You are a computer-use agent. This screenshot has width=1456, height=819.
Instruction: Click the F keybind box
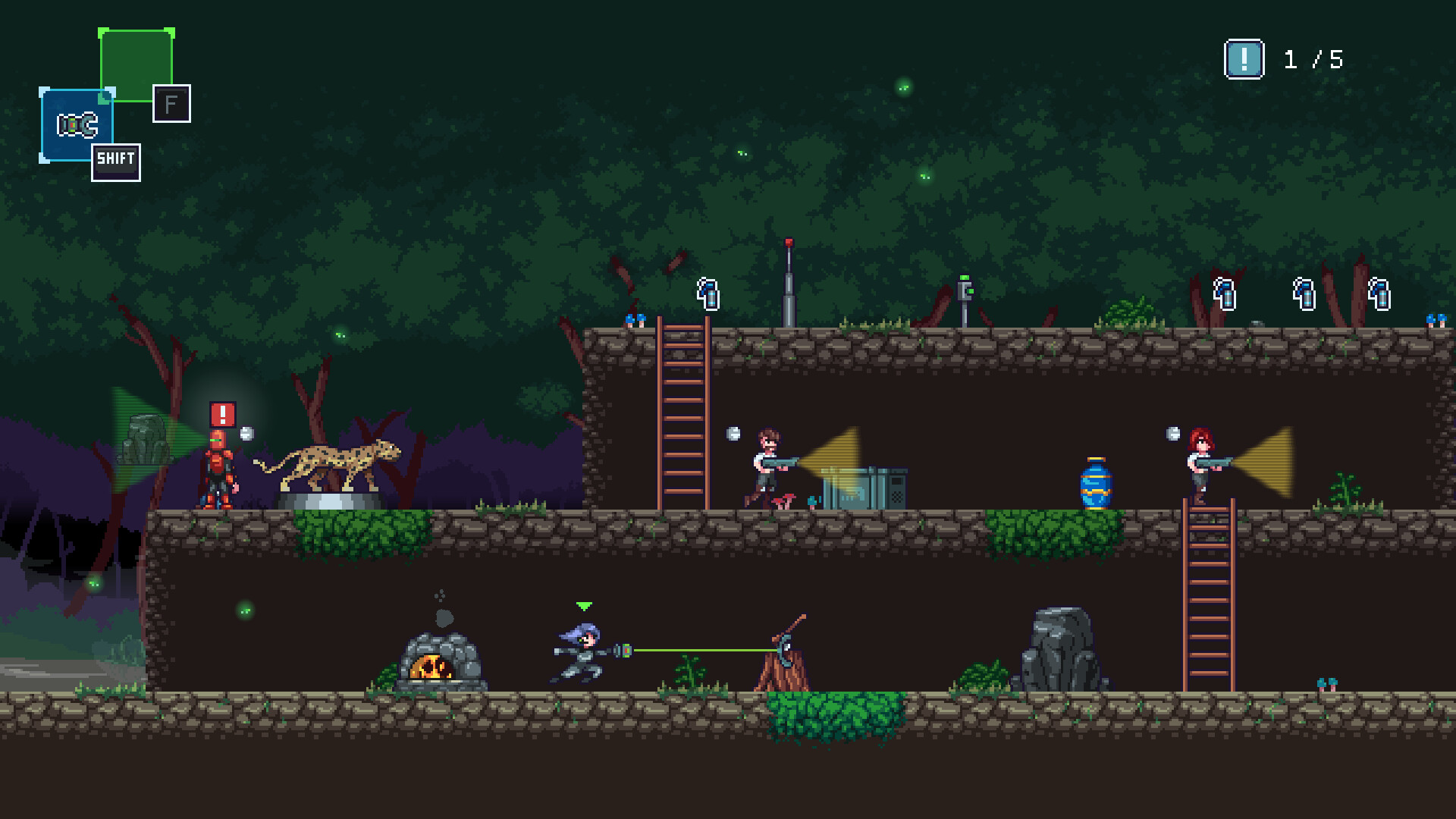(173, 104)
